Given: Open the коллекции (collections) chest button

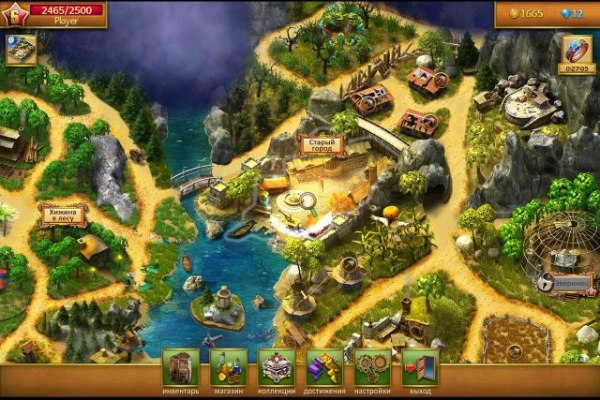Looking at the screenshot, I should [x=277, y=368].
